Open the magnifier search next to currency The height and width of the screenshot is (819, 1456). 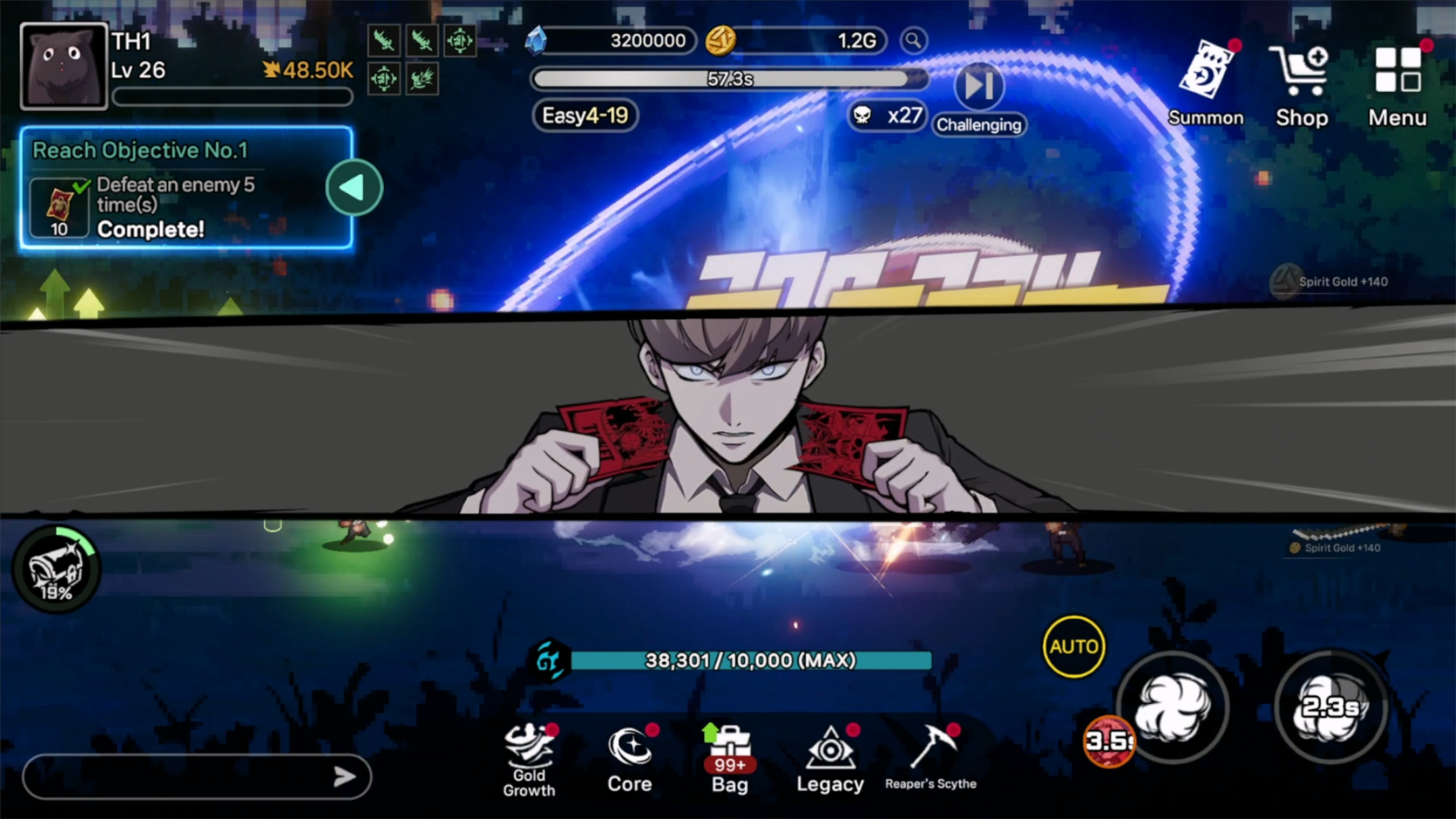914,41
